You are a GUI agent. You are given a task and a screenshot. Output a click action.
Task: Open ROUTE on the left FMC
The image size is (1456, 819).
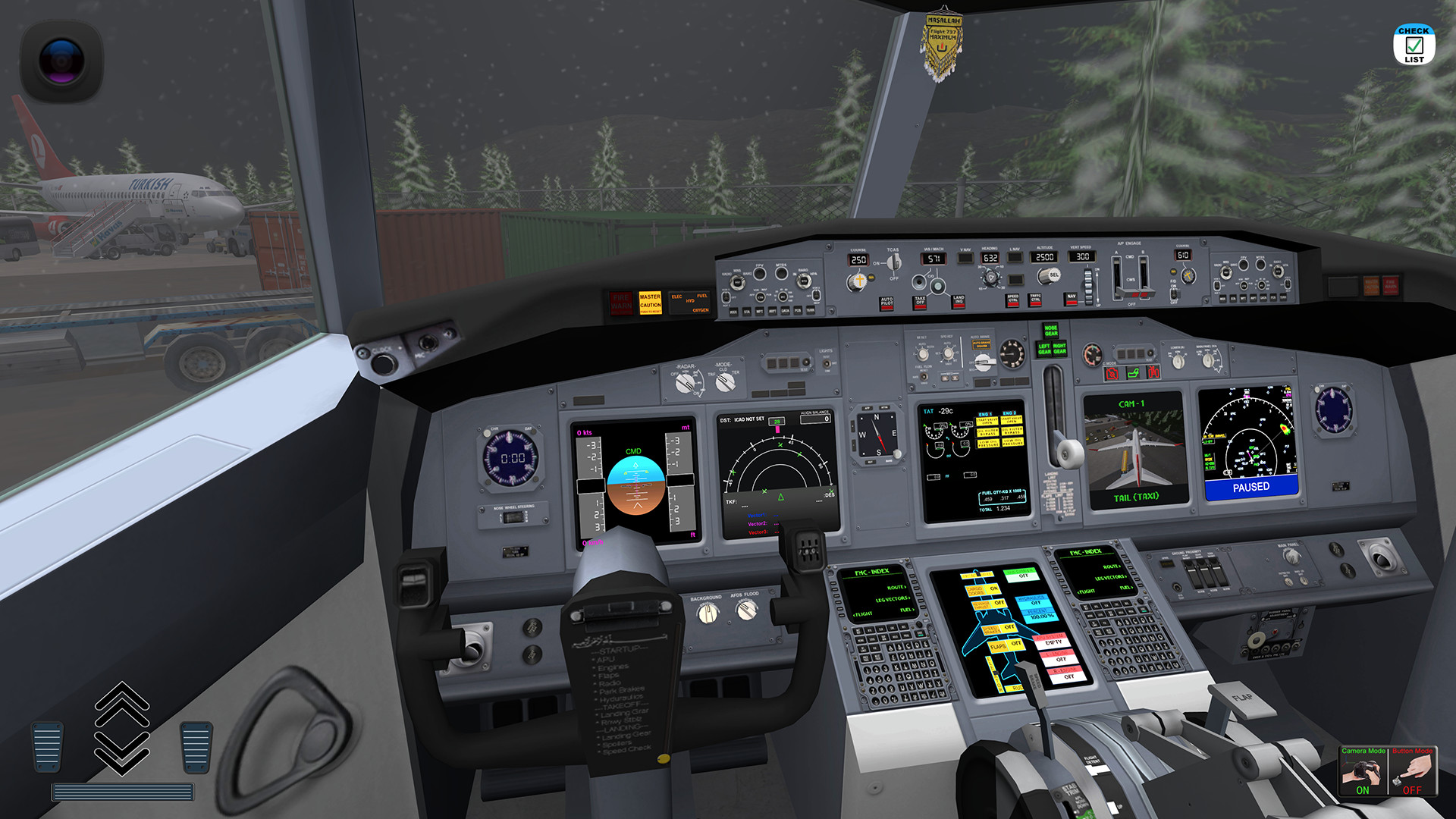pyautogui.click(x=897, y=588)
